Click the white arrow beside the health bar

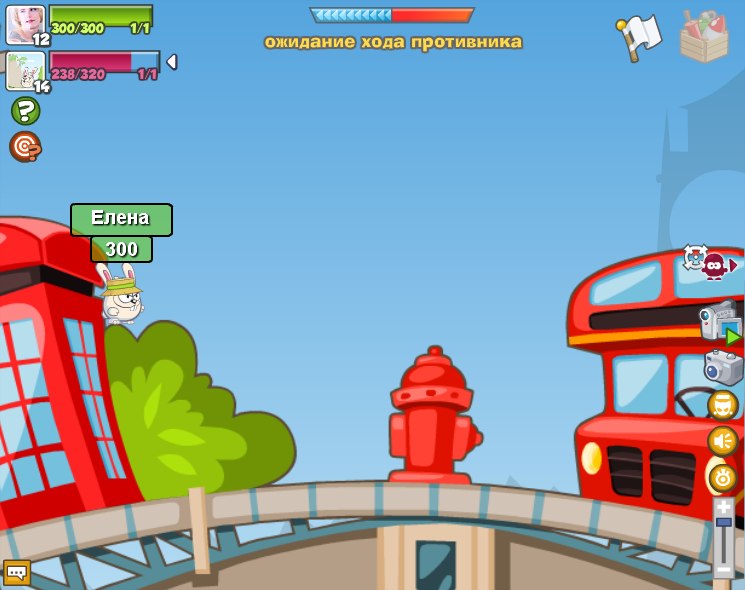[x=171, y=62]
